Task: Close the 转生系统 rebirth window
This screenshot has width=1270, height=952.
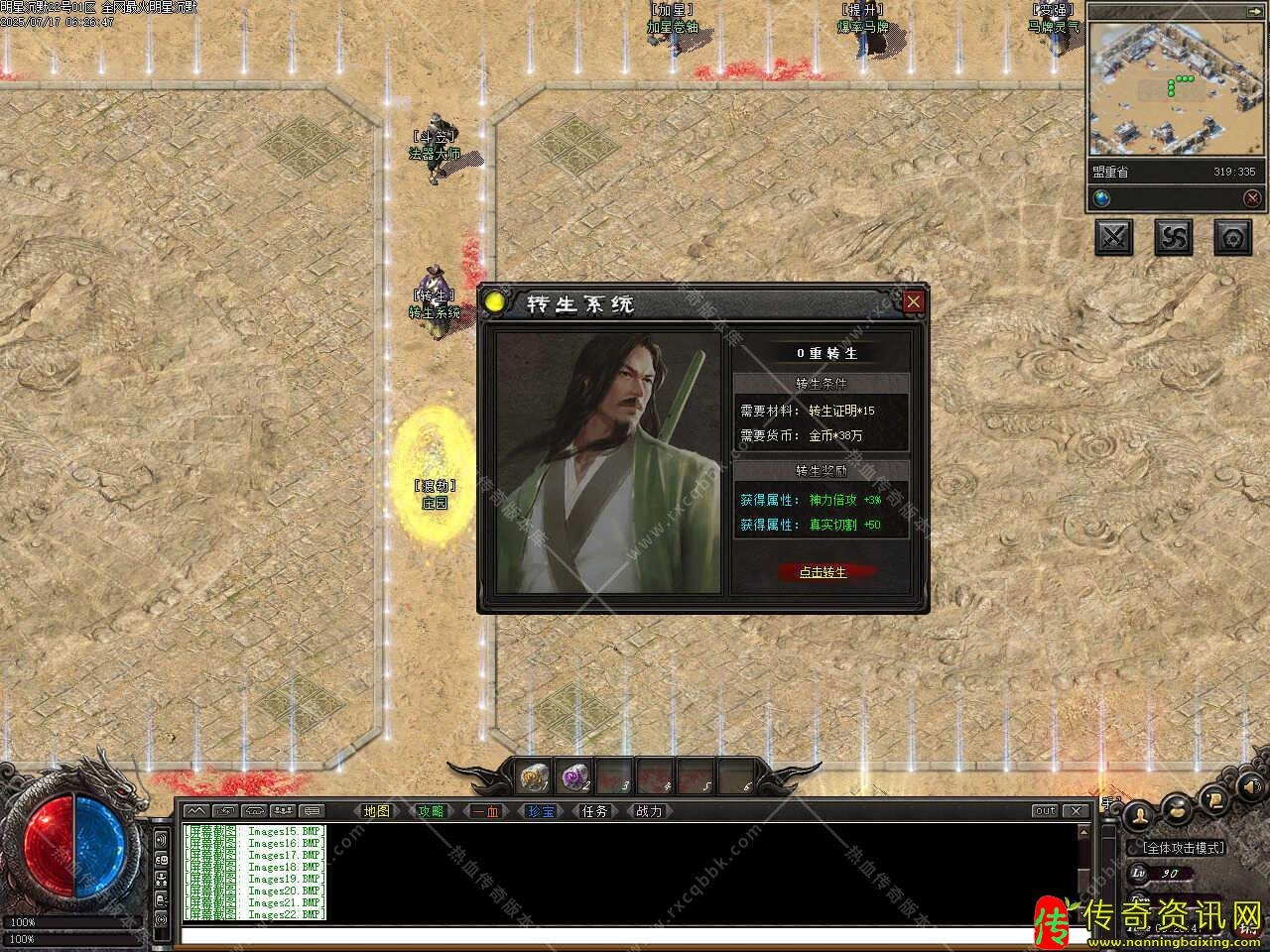Action: pos(913,301)
